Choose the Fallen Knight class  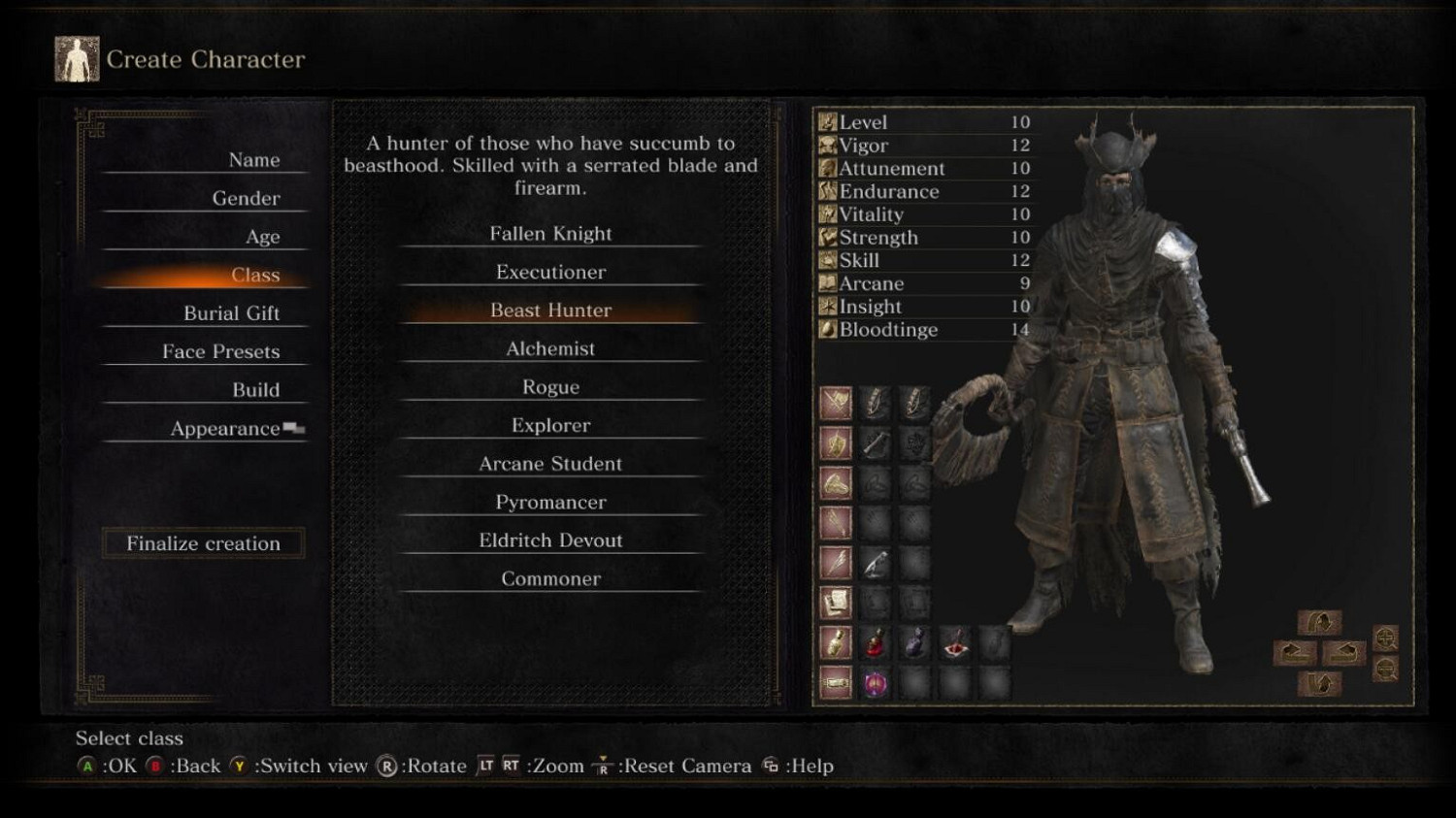point(550,234)
